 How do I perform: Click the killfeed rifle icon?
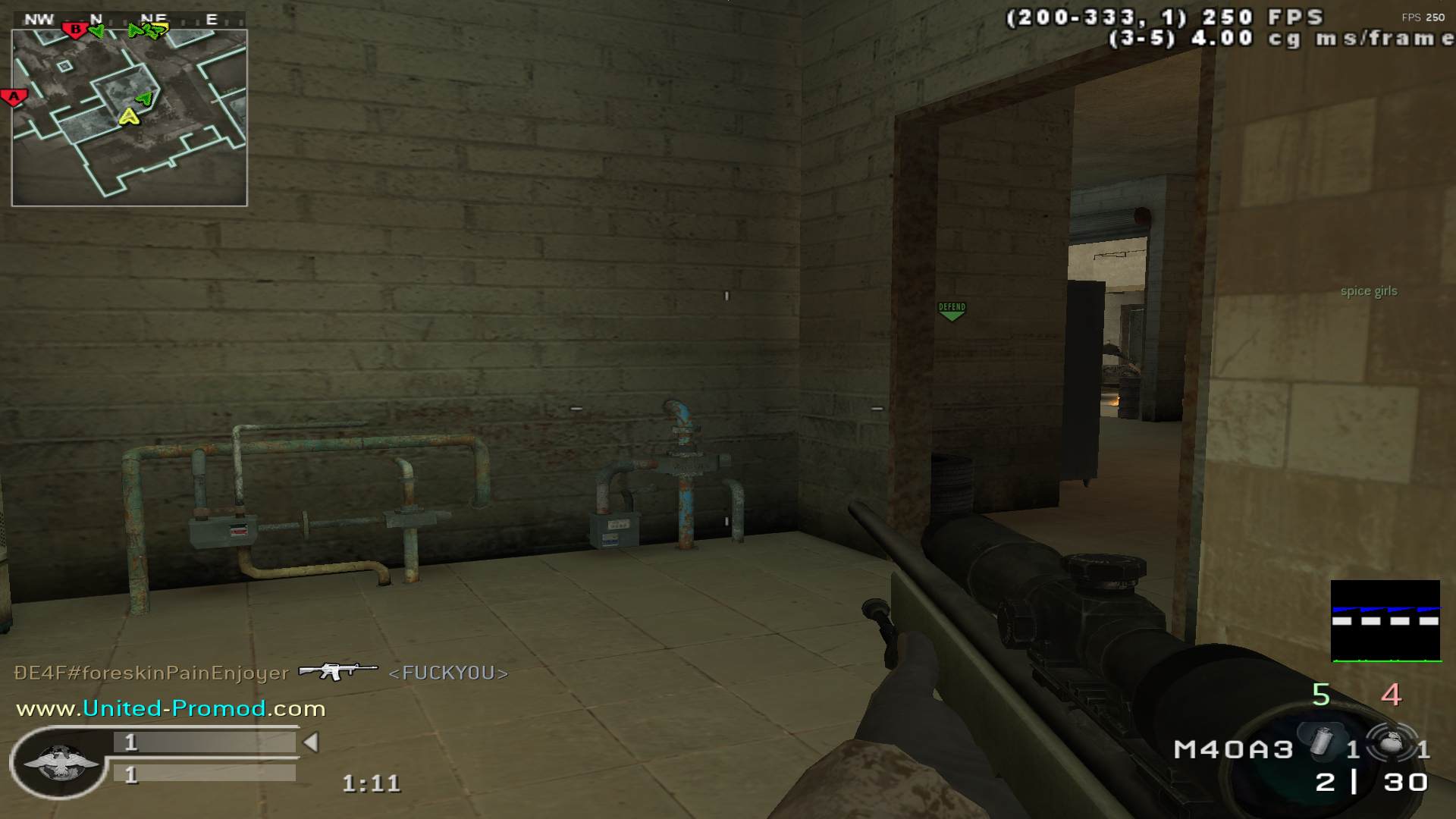(337, 671)
